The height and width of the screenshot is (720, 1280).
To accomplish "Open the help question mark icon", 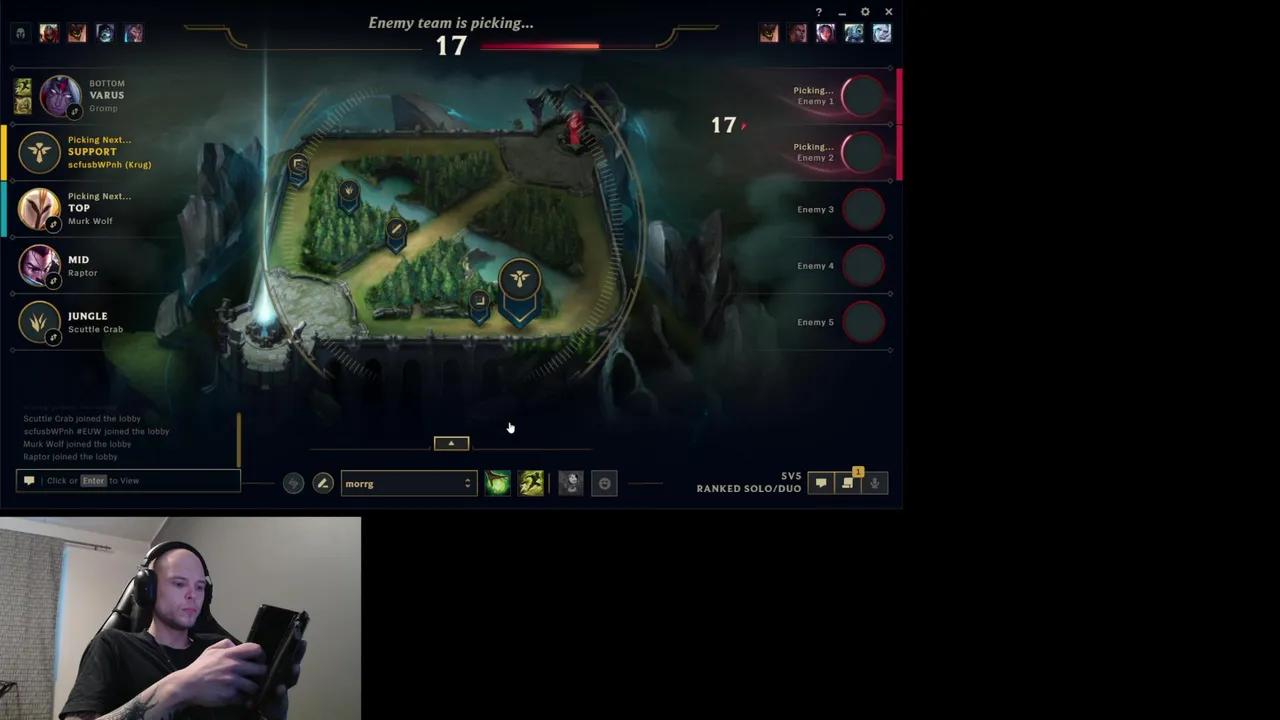I will (x=818, y=12).
